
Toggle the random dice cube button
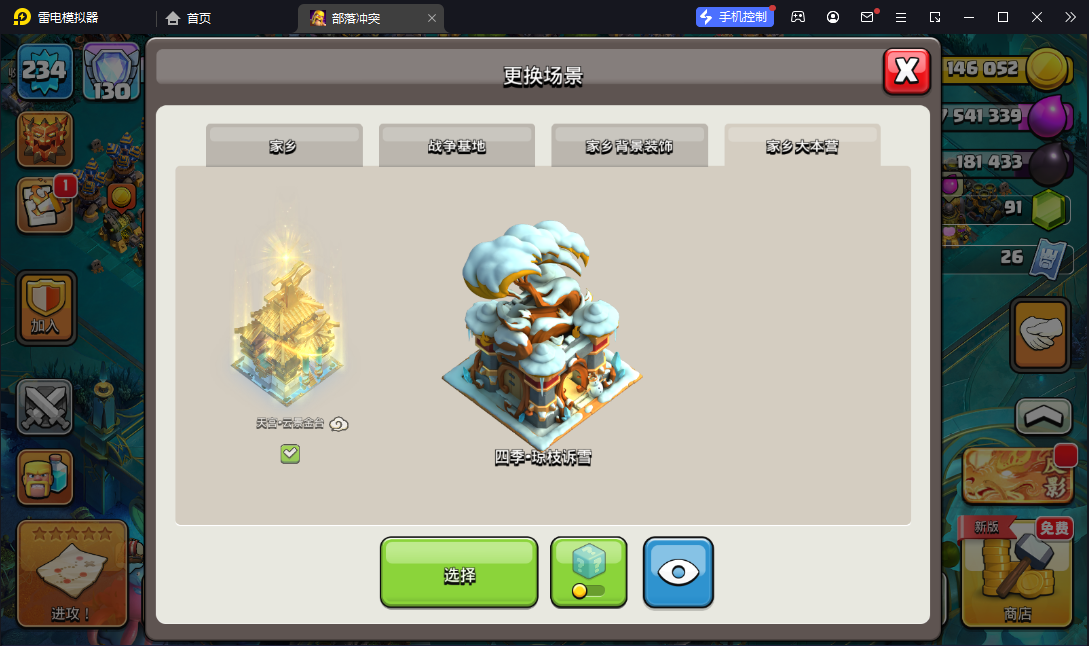click(588, 572)
